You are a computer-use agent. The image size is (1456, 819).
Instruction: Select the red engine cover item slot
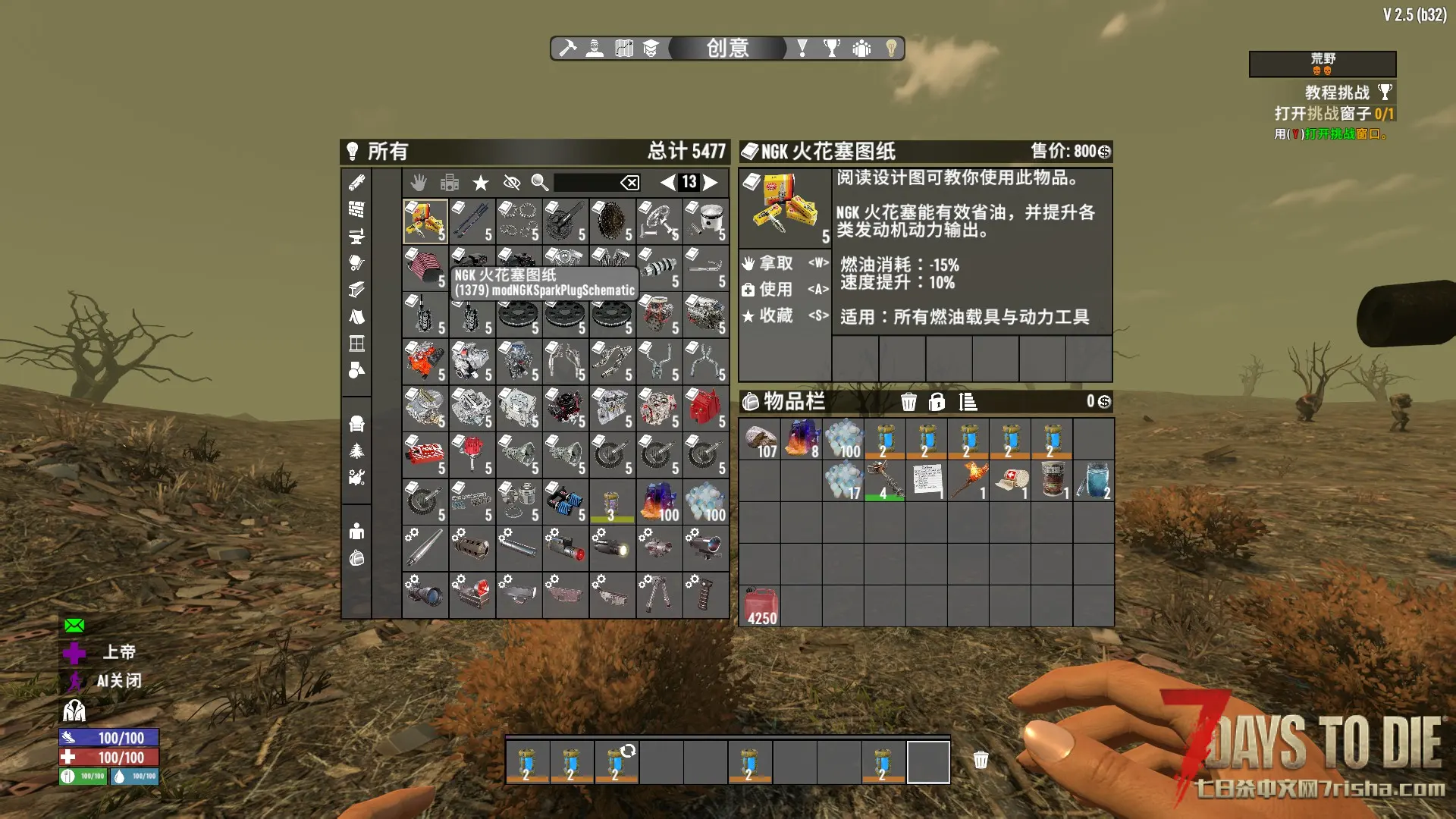pos(705,408)
